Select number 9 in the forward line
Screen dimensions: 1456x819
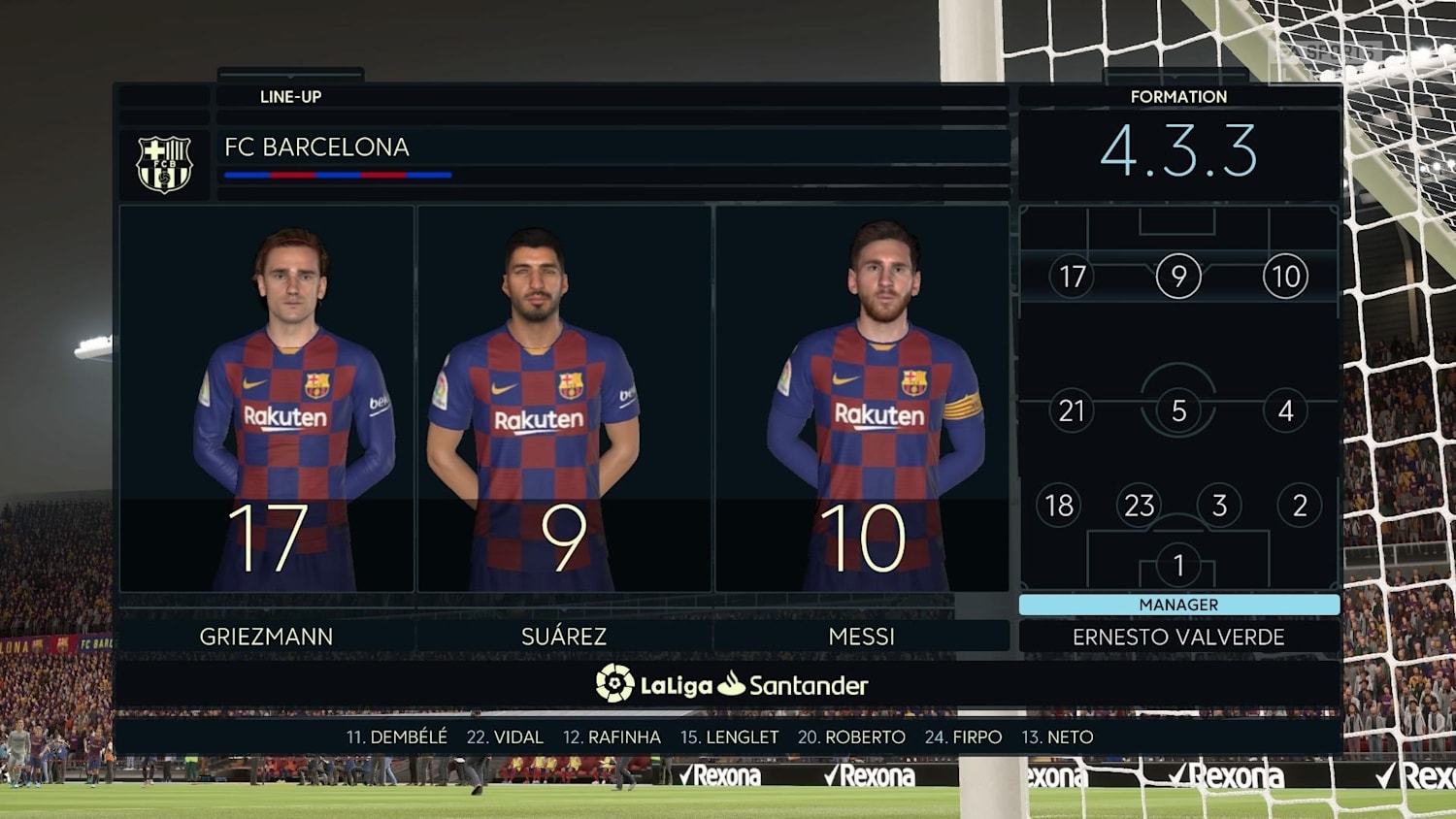coord(1178,277)
